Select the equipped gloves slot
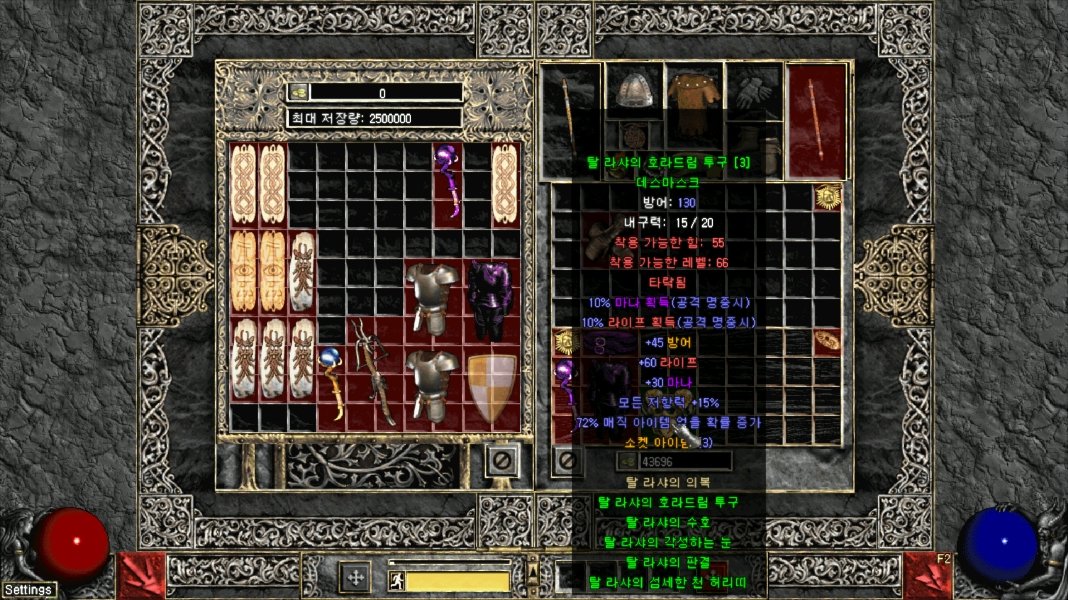Viewport: 1068px width, 600px height. (x=753, y=91)
